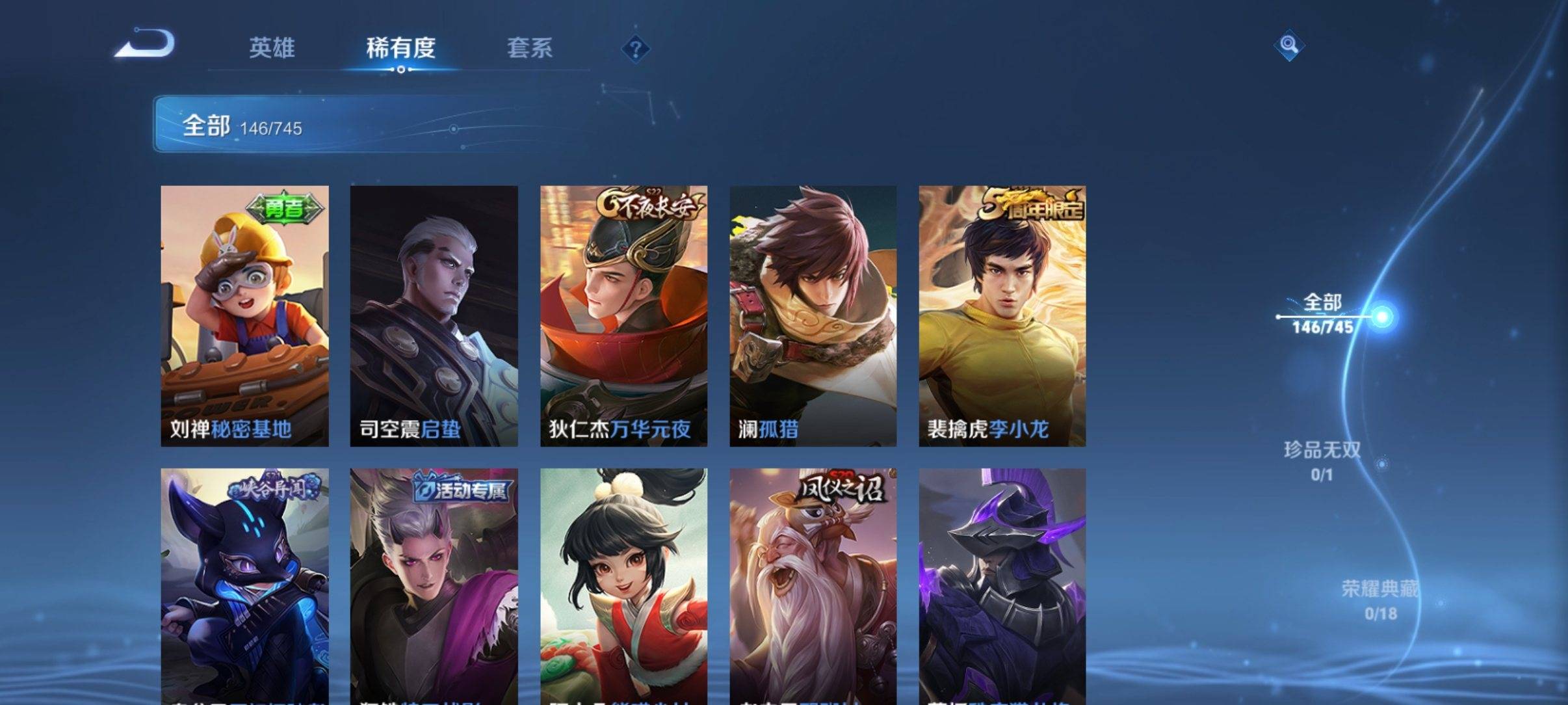The image size is (1568, 705).
Task: Select the 澜 孤猎 skin card
Action: pos(813,315)
